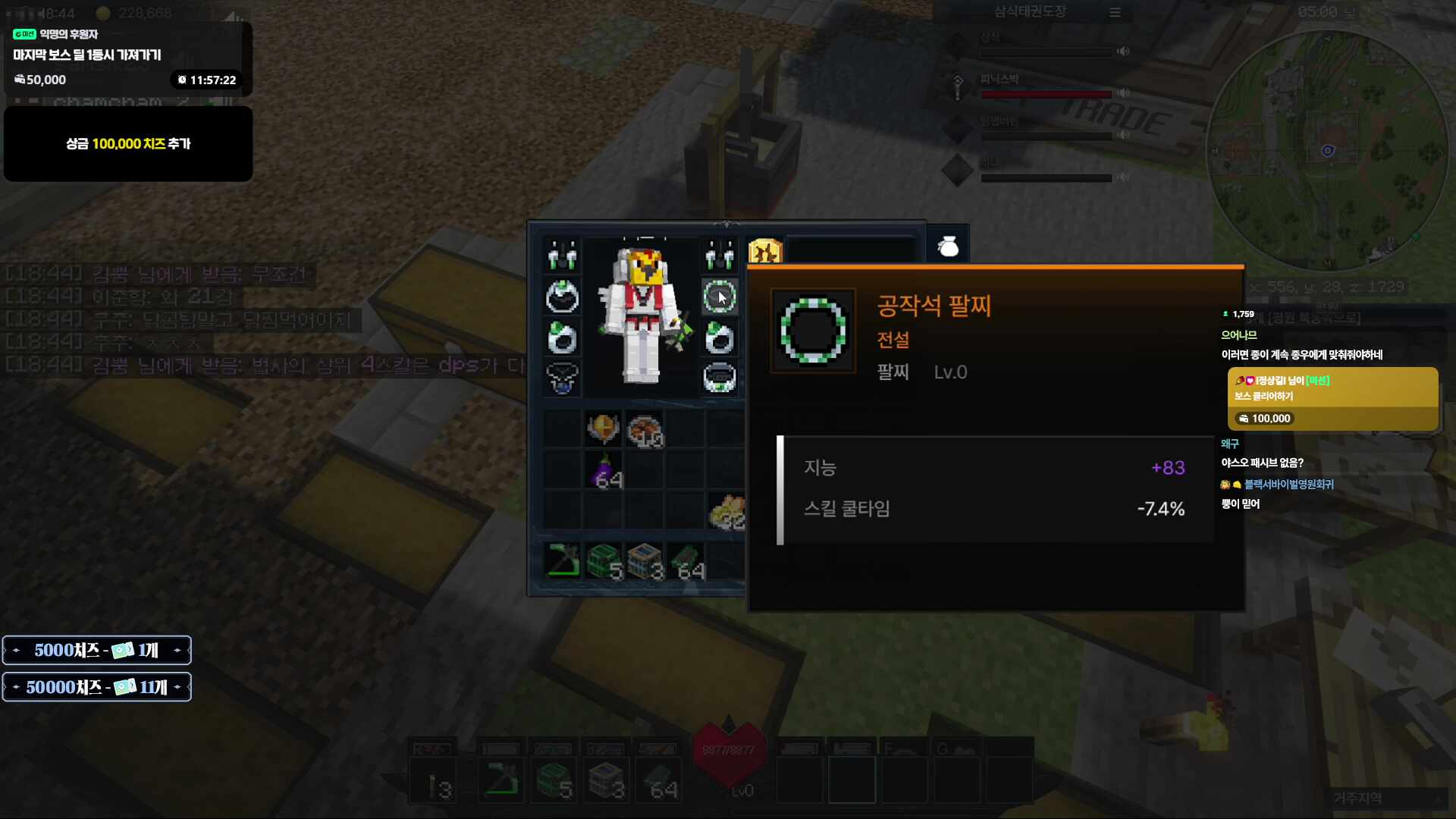Select the equipped necklace slot

coord(562,378)
